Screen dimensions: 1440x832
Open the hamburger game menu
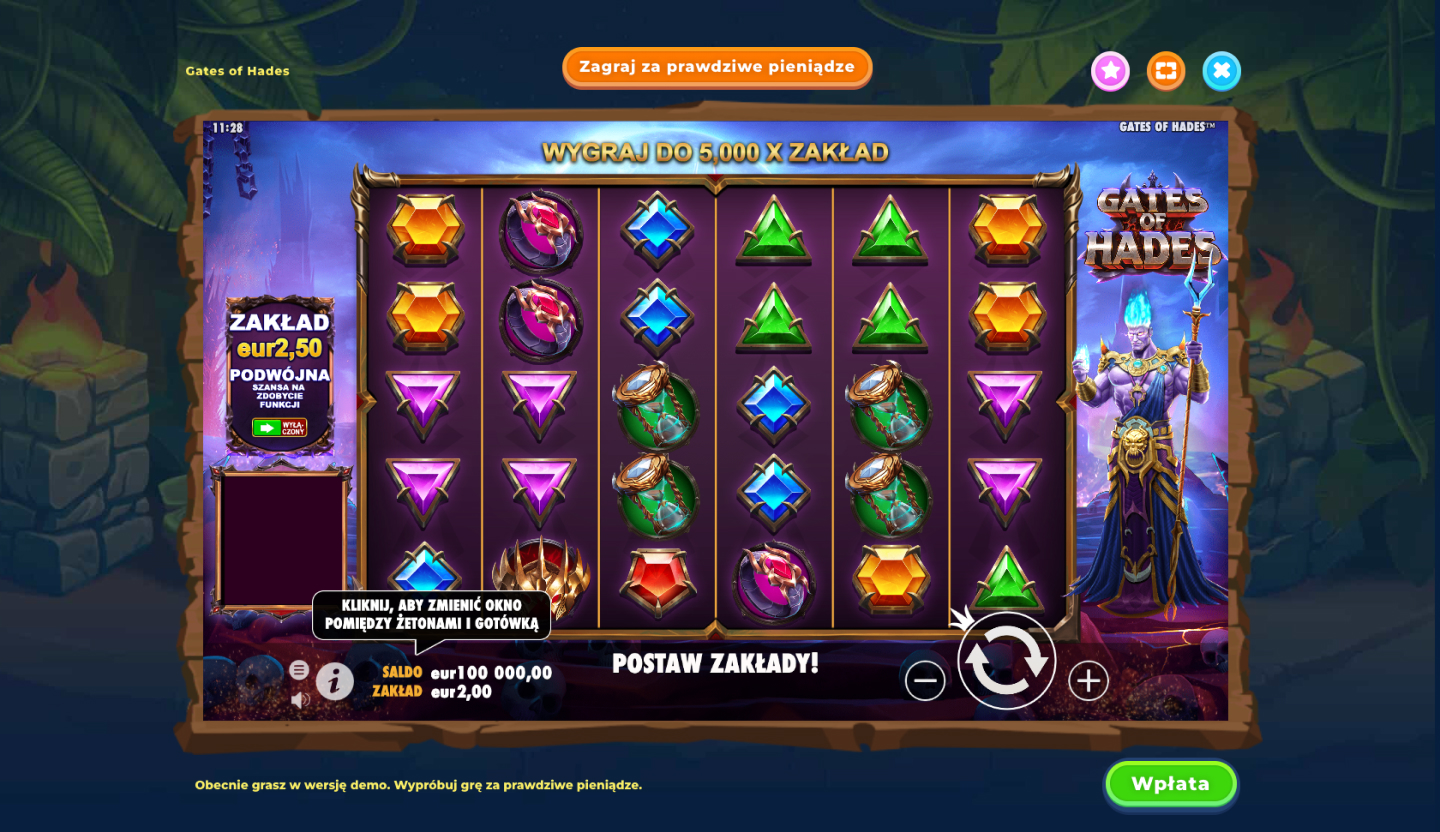[x=299, y=669]
